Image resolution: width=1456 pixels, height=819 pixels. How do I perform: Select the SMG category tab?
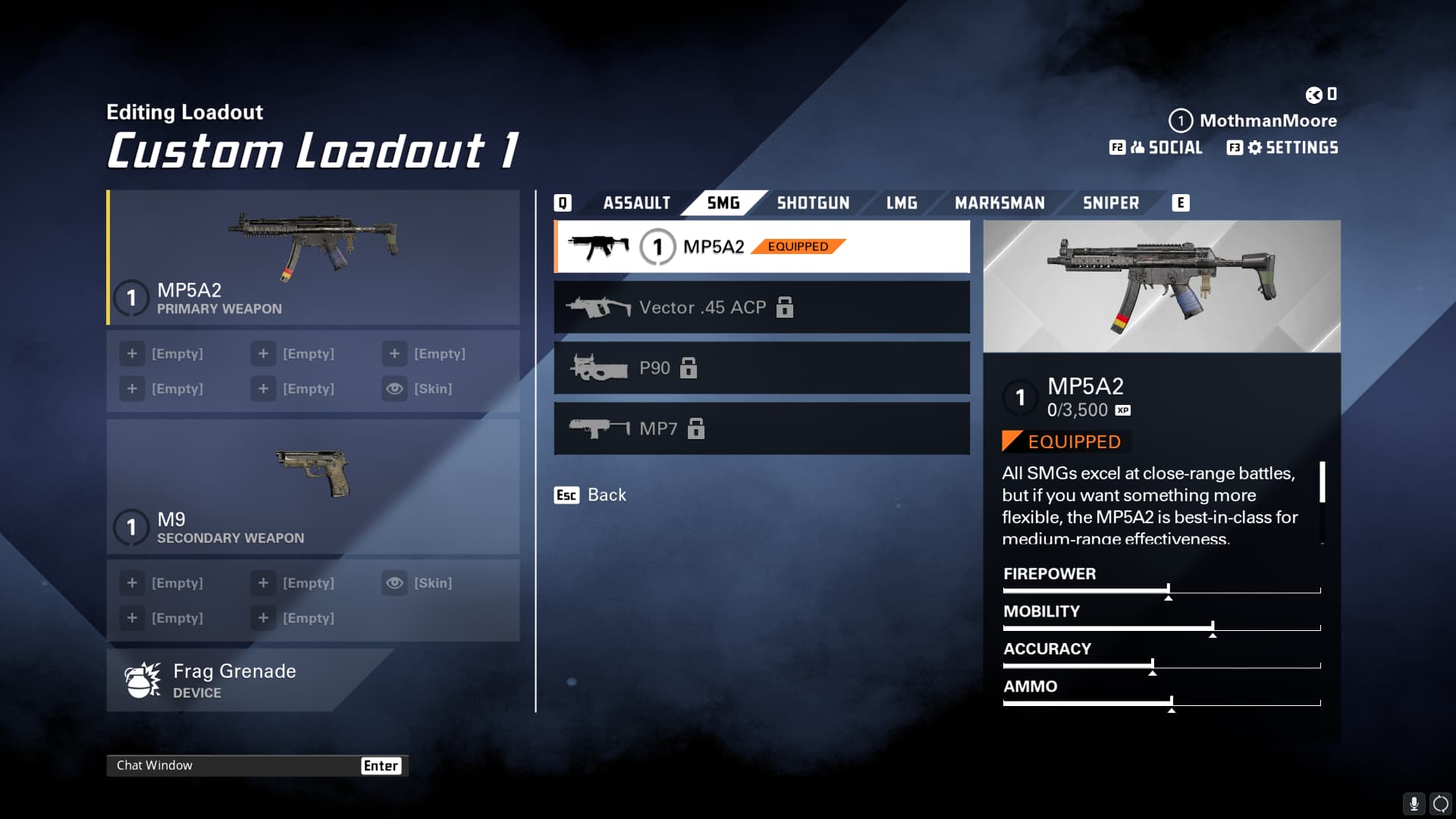pos(723,203)
